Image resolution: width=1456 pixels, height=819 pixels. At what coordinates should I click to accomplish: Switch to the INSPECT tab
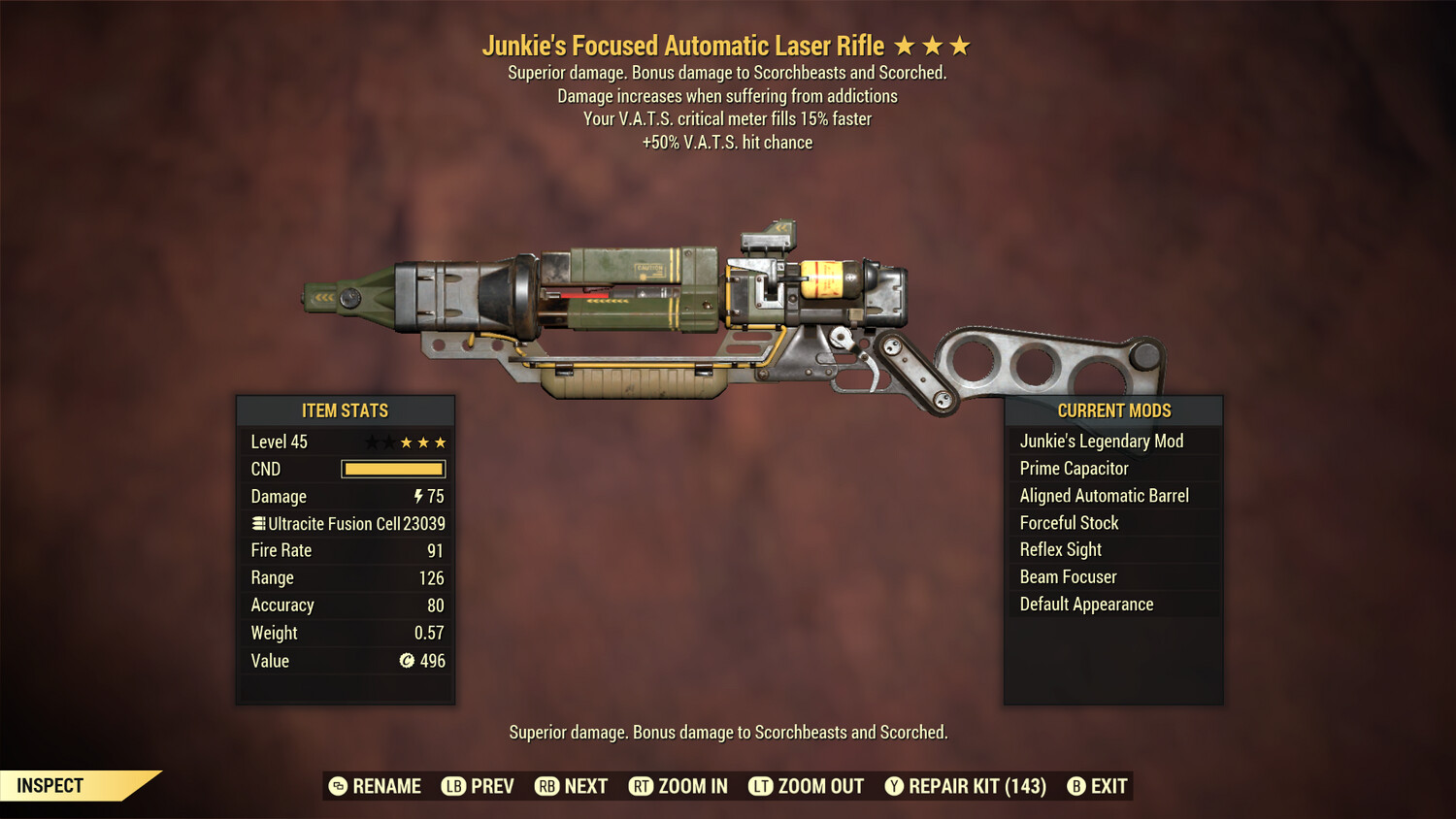[49, 786]
